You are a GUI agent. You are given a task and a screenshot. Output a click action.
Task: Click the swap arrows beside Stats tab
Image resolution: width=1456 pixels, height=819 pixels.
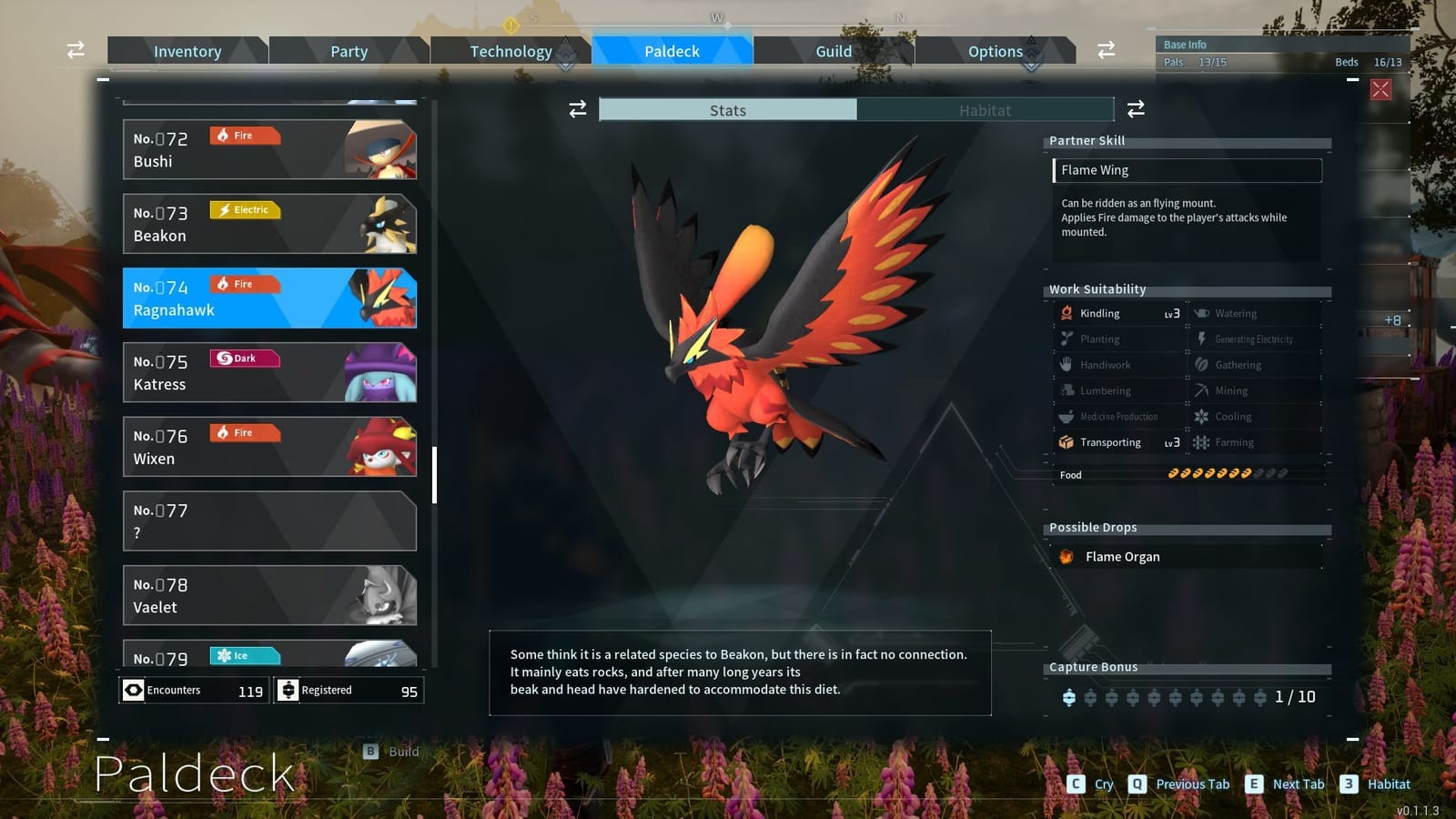[x=576, y=109]
